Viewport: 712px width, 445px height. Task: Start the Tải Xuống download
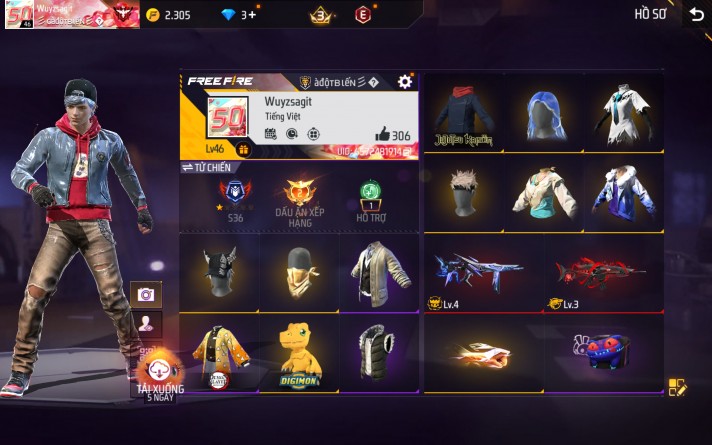point(159,376)
